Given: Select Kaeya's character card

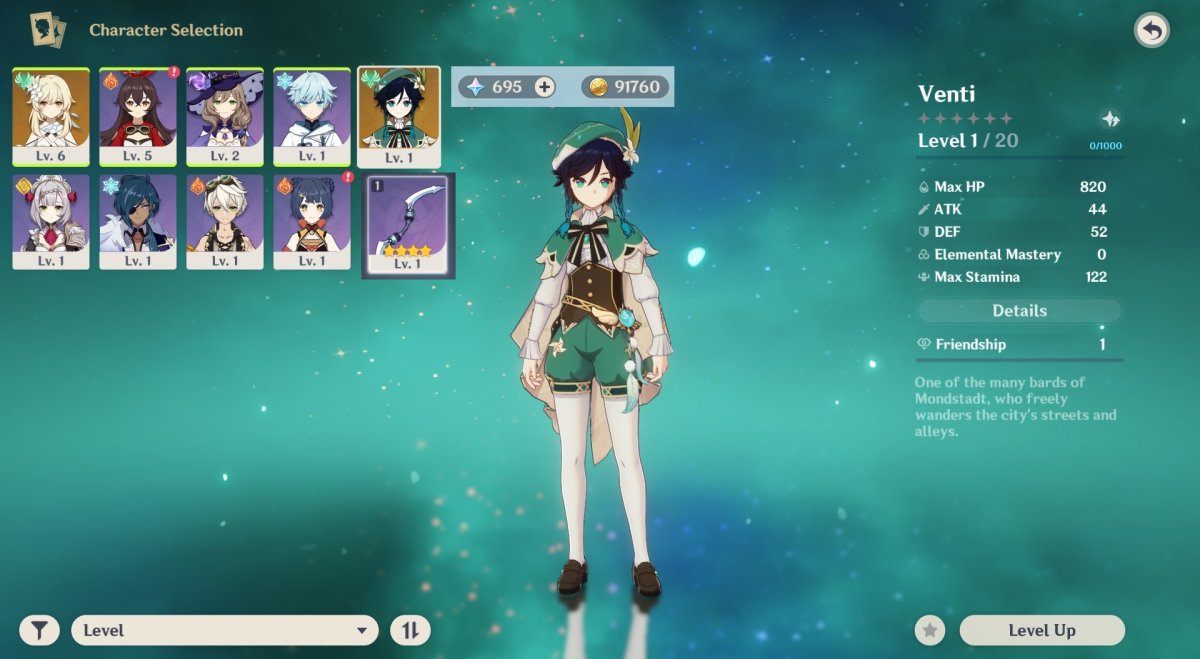Looking at the screenshot, I should click(138, 222).
